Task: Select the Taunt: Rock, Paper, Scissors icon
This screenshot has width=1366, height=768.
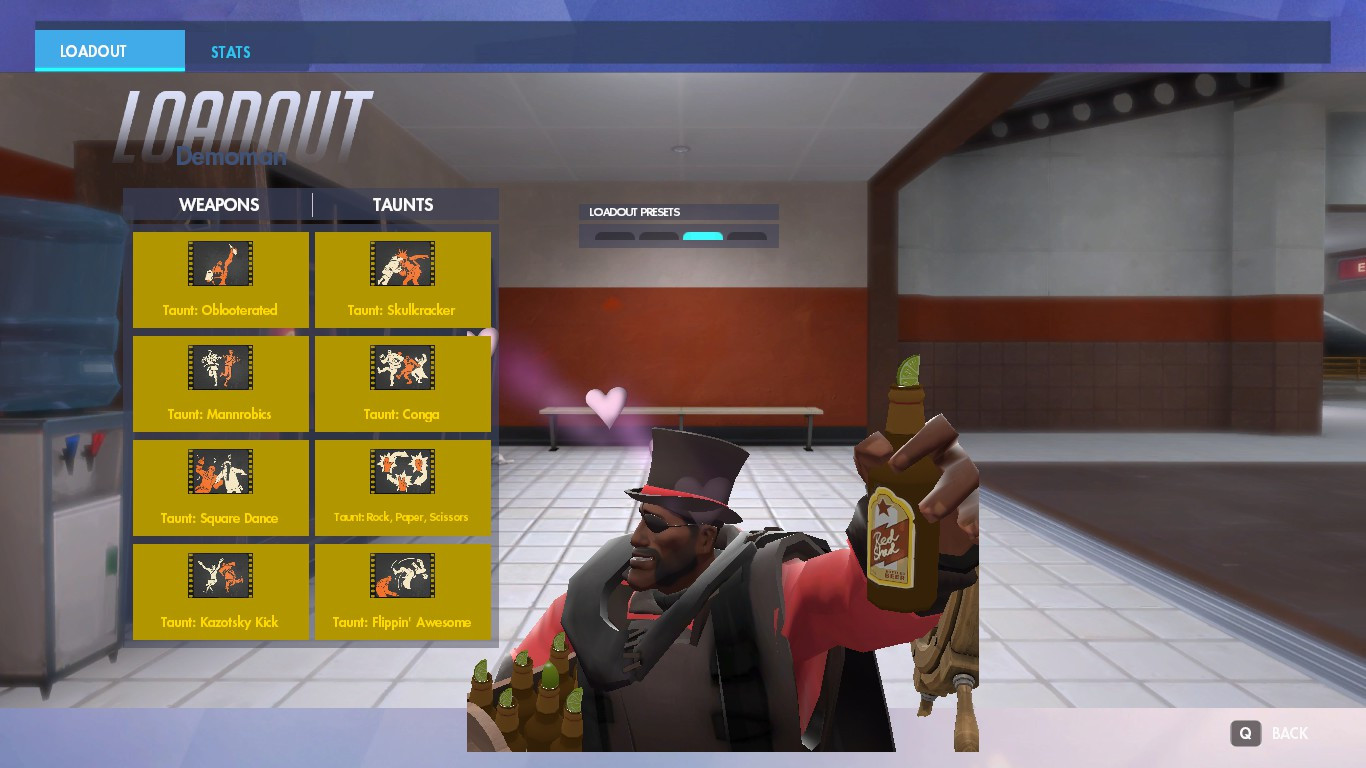Action: 403,471
